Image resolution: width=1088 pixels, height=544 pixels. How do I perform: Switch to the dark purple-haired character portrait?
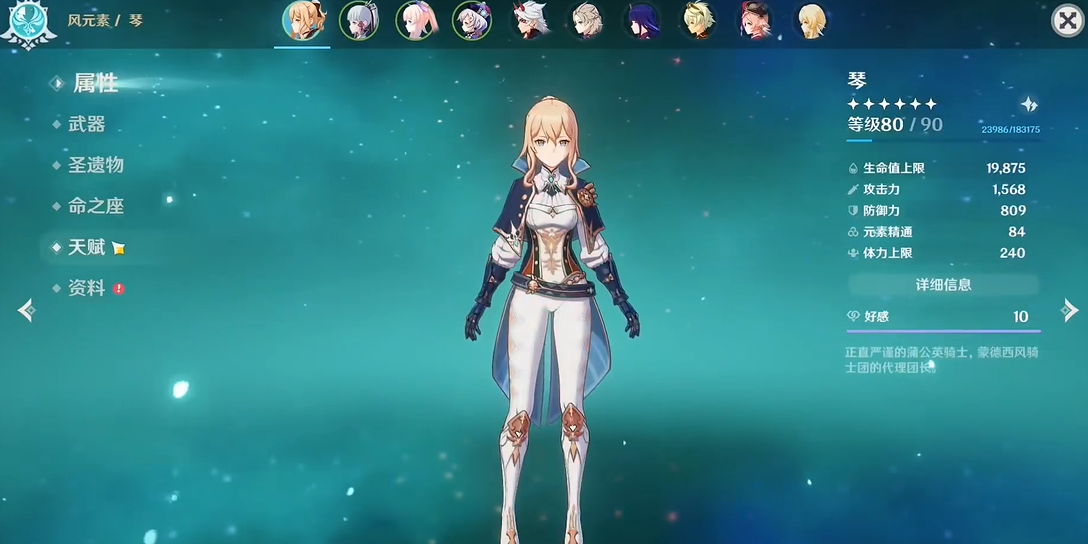tap(642, 20)
